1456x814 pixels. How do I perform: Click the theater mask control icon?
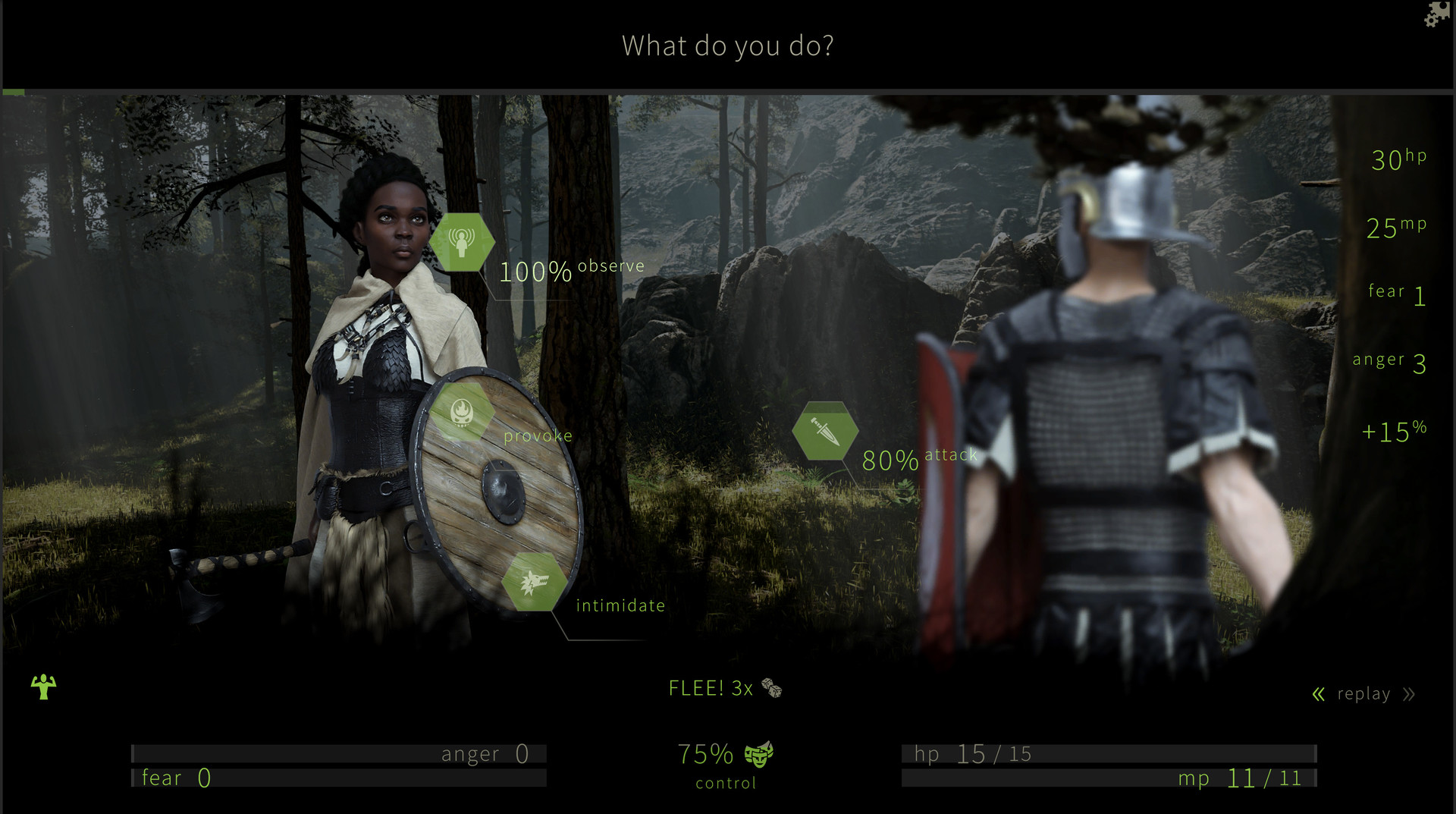pyautogui.click(x=761, y=756)
